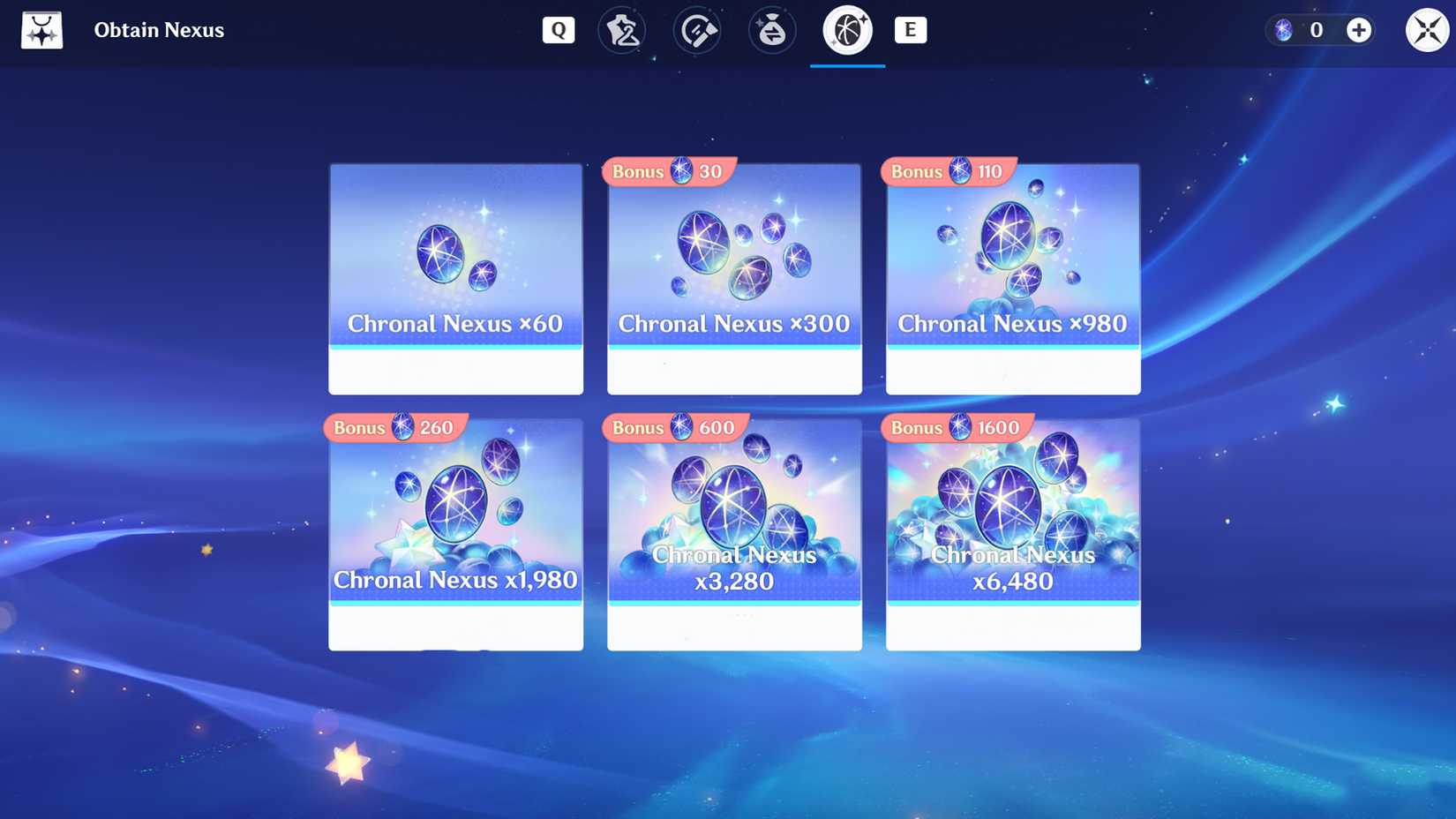The height and width of the screenshot is (819, 1456).
Task: Open the currency exchange bag icon
Action: 771,30
